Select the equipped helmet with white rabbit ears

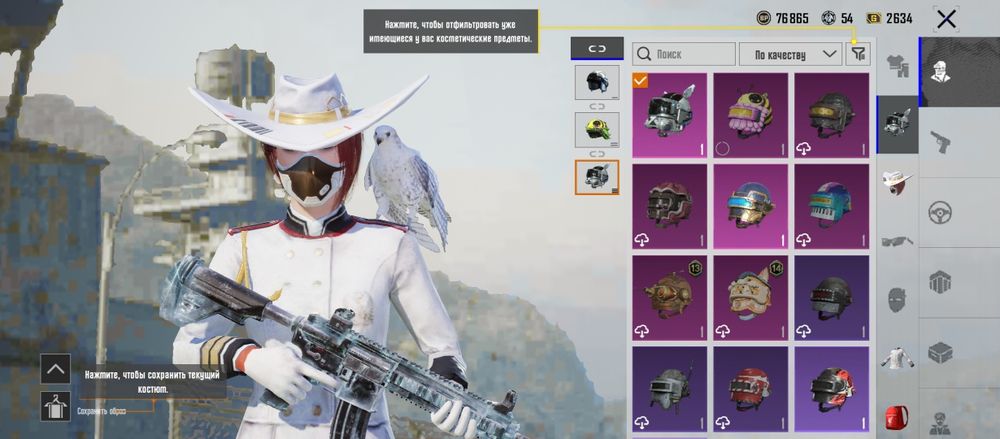tap(669, 115)
